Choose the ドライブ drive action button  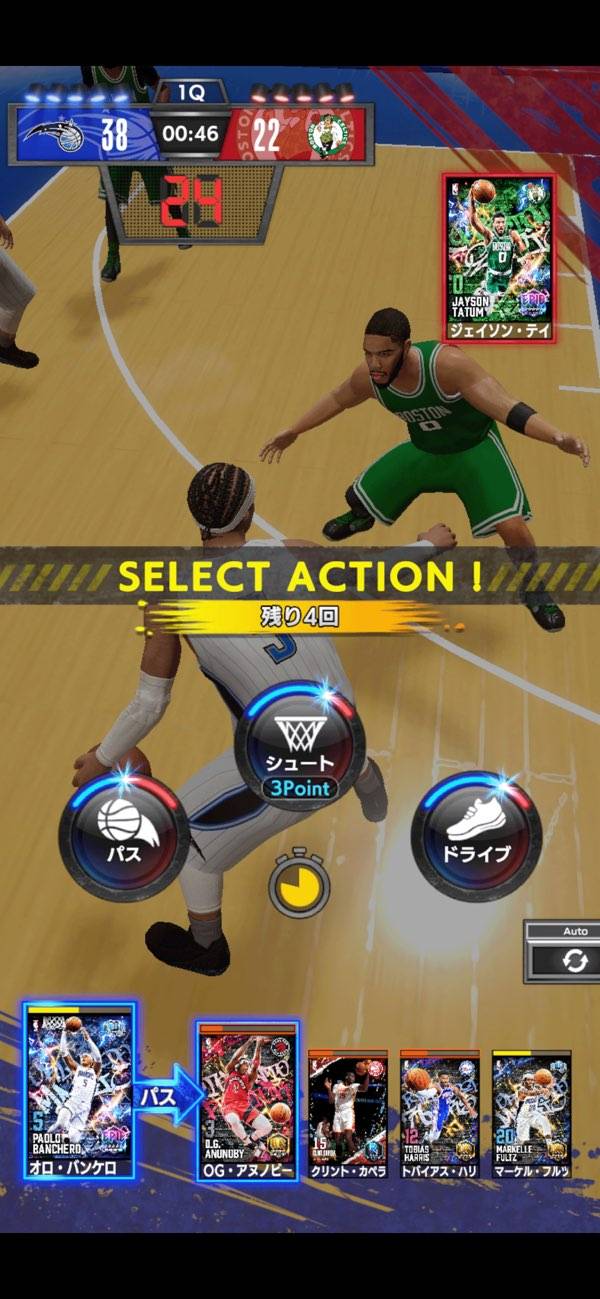coord(476,835)
